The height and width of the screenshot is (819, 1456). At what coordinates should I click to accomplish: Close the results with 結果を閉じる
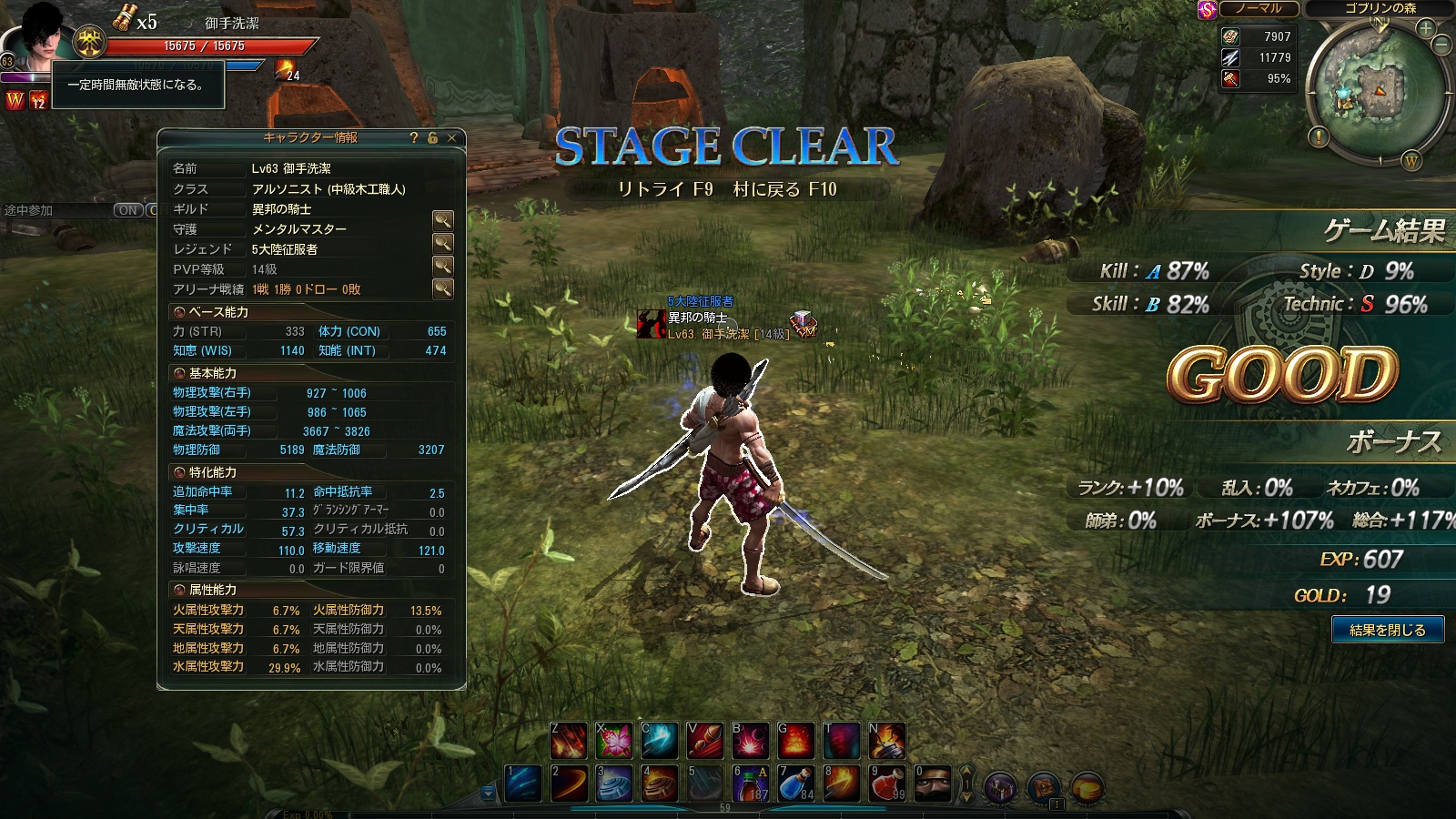pos(1387,630)
